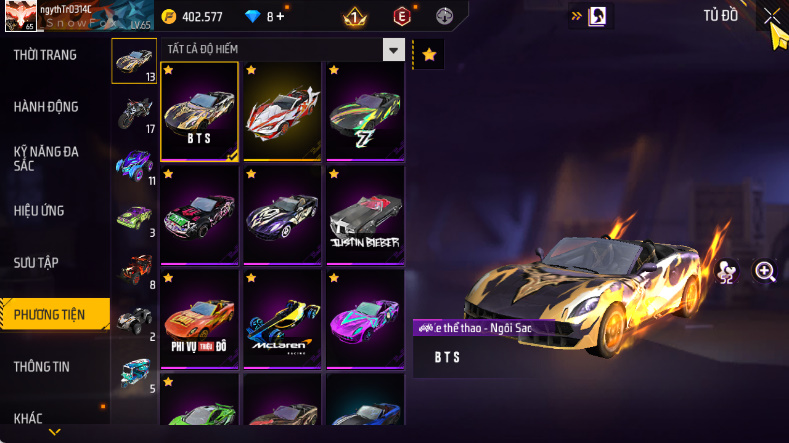Open the Thông Tin tab
Viewport: 789px width, 443px height.
pyautogui.click(x=42, y=367)
